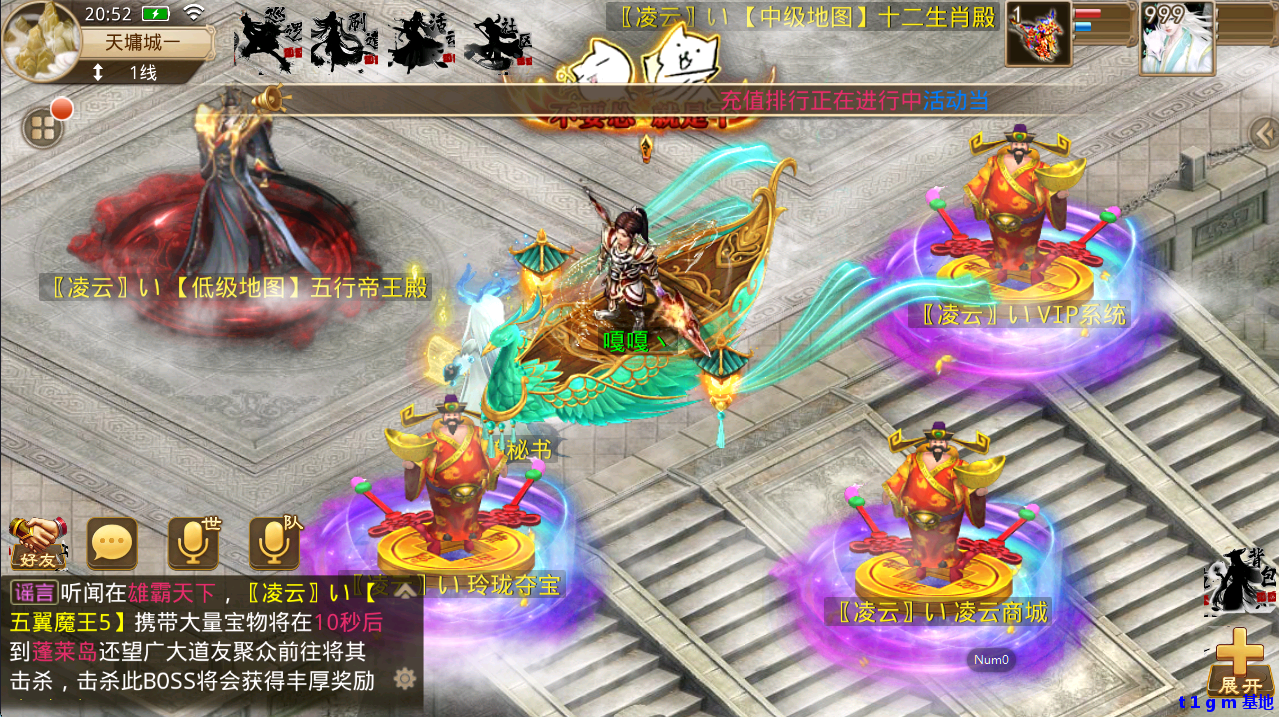1279x717 pixels.
Task: Switch server line via the 1线 selector
Action: pyautogui.click(x=130, y=72)
